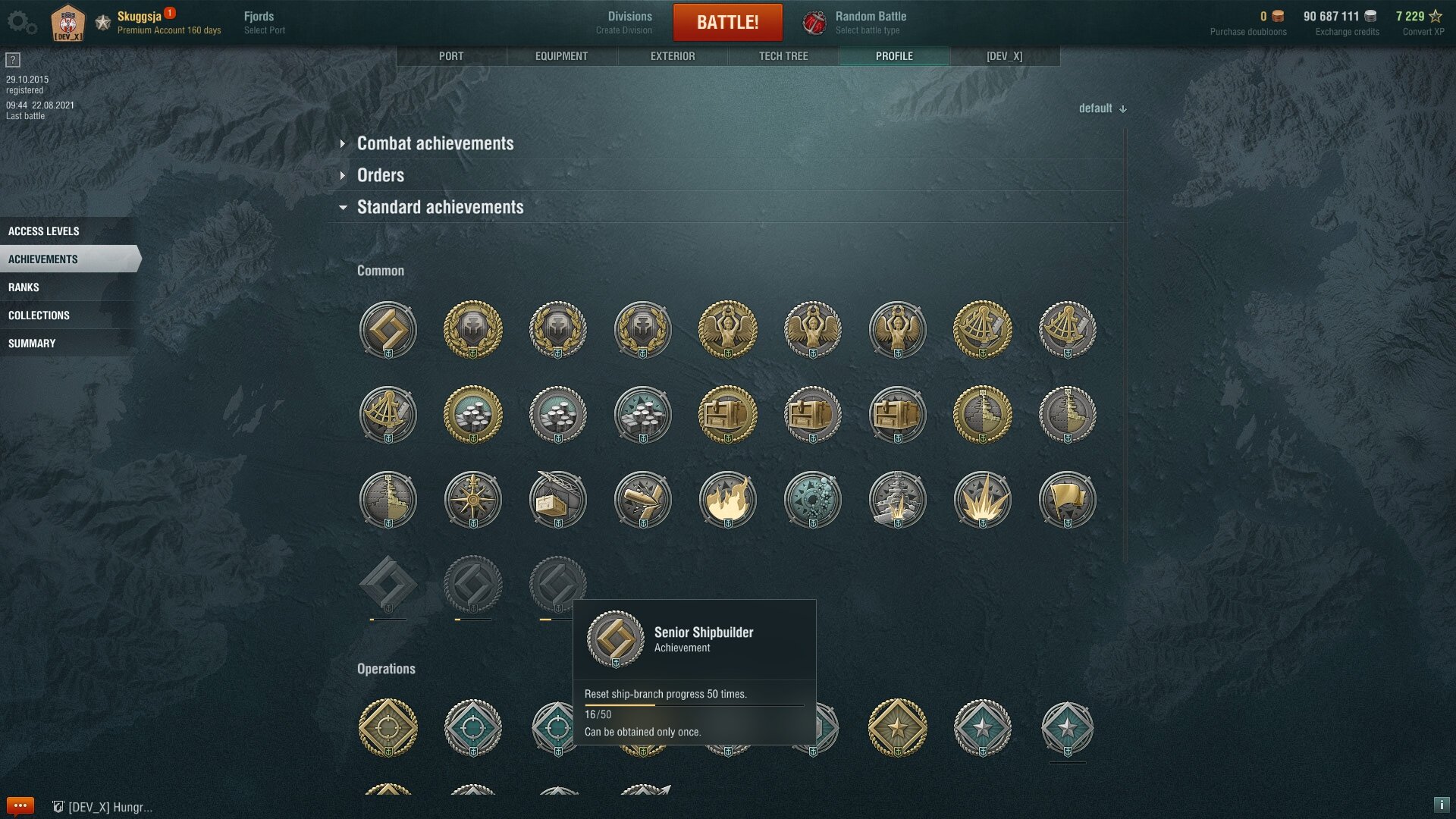Expand the Combat achievements section
The width and height of the screenshot is (1456, 819).
(x=435, y=143)
